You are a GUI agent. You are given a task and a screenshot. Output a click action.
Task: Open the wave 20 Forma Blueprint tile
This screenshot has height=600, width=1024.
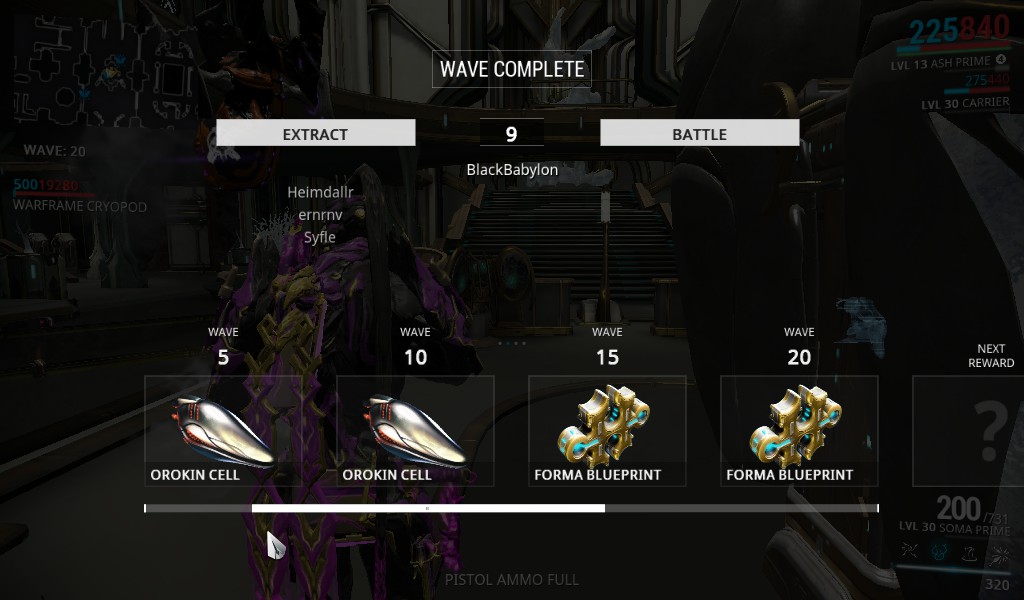tap(799, 430)
